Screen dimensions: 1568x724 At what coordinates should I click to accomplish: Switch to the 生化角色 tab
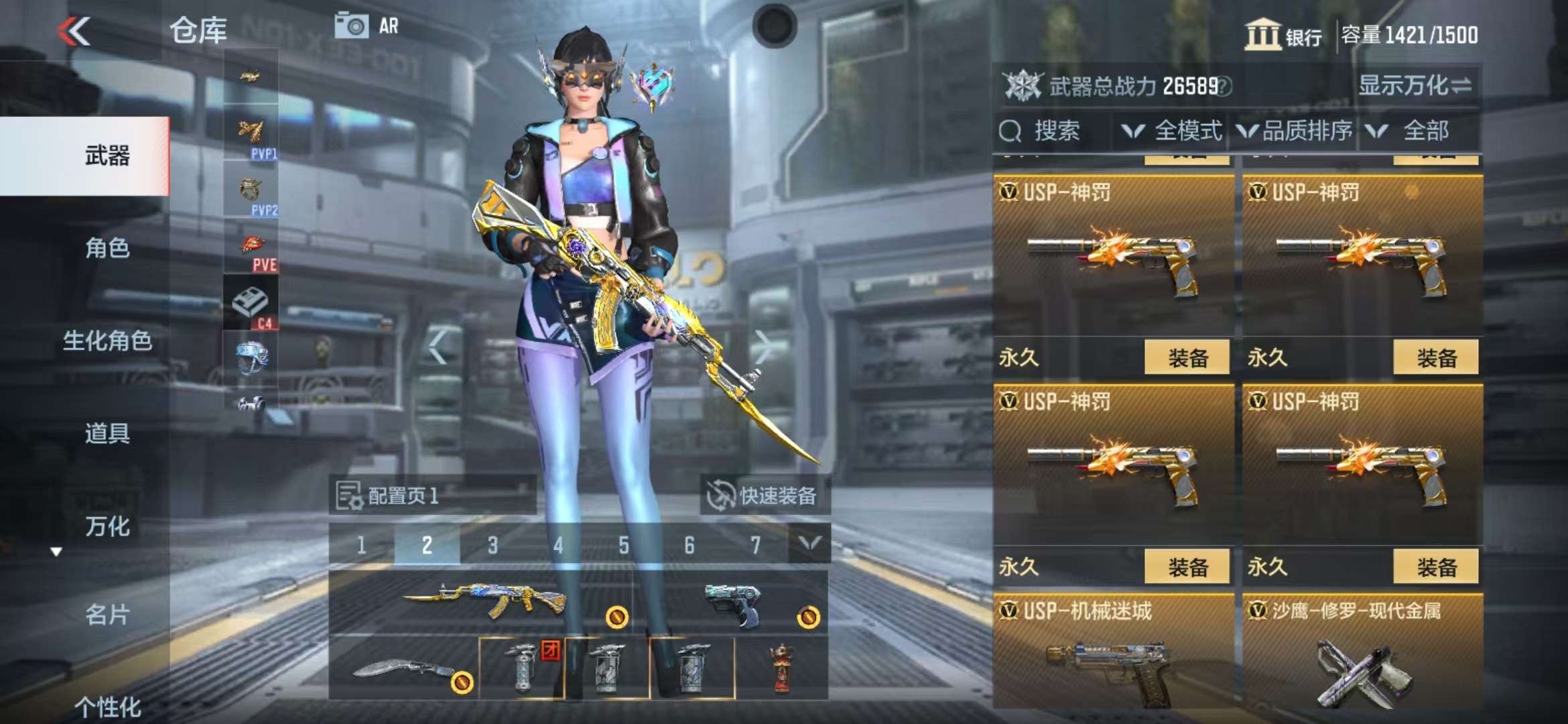pos(107,341)
